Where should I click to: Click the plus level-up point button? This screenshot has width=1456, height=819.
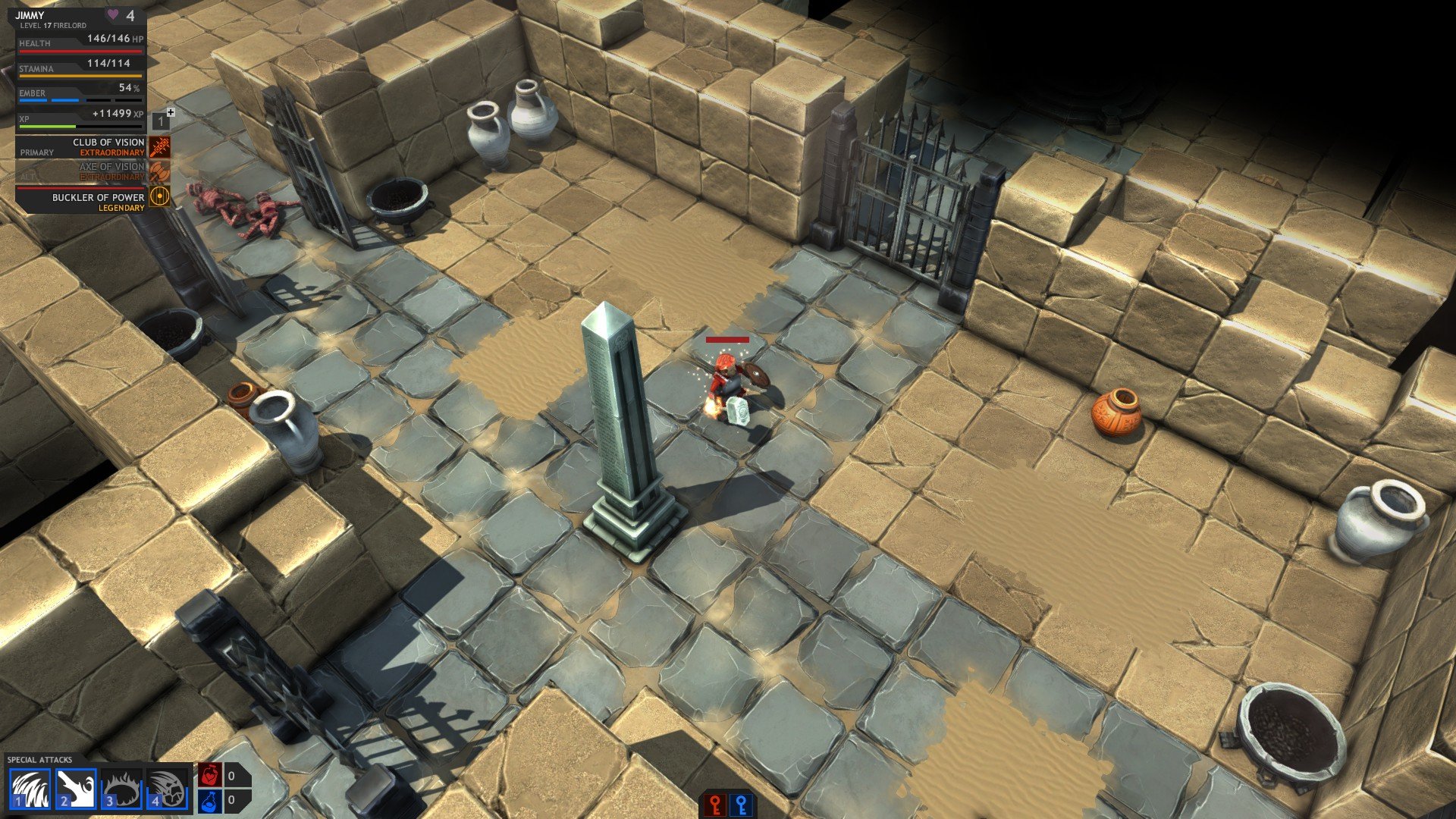coord(171,112)
